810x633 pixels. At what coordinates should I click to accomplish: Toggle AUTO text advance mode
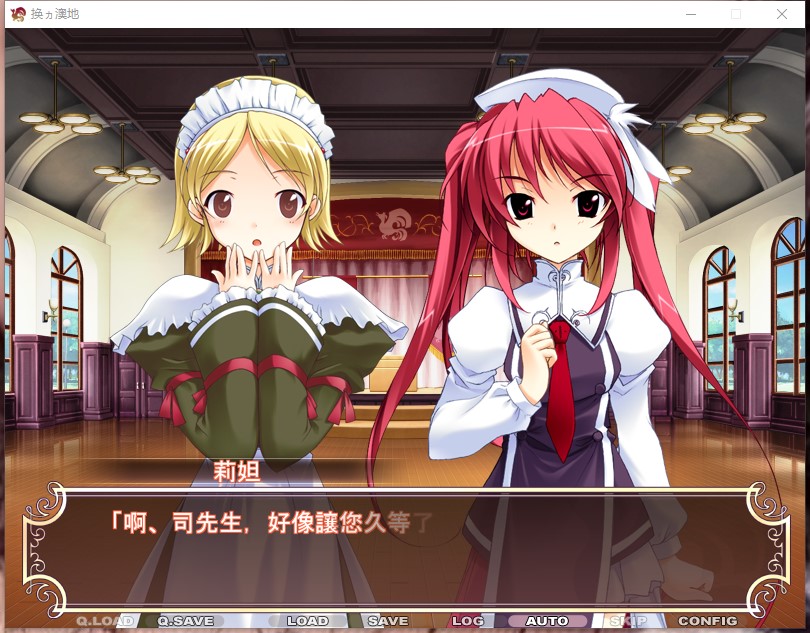tap(547, 621)
